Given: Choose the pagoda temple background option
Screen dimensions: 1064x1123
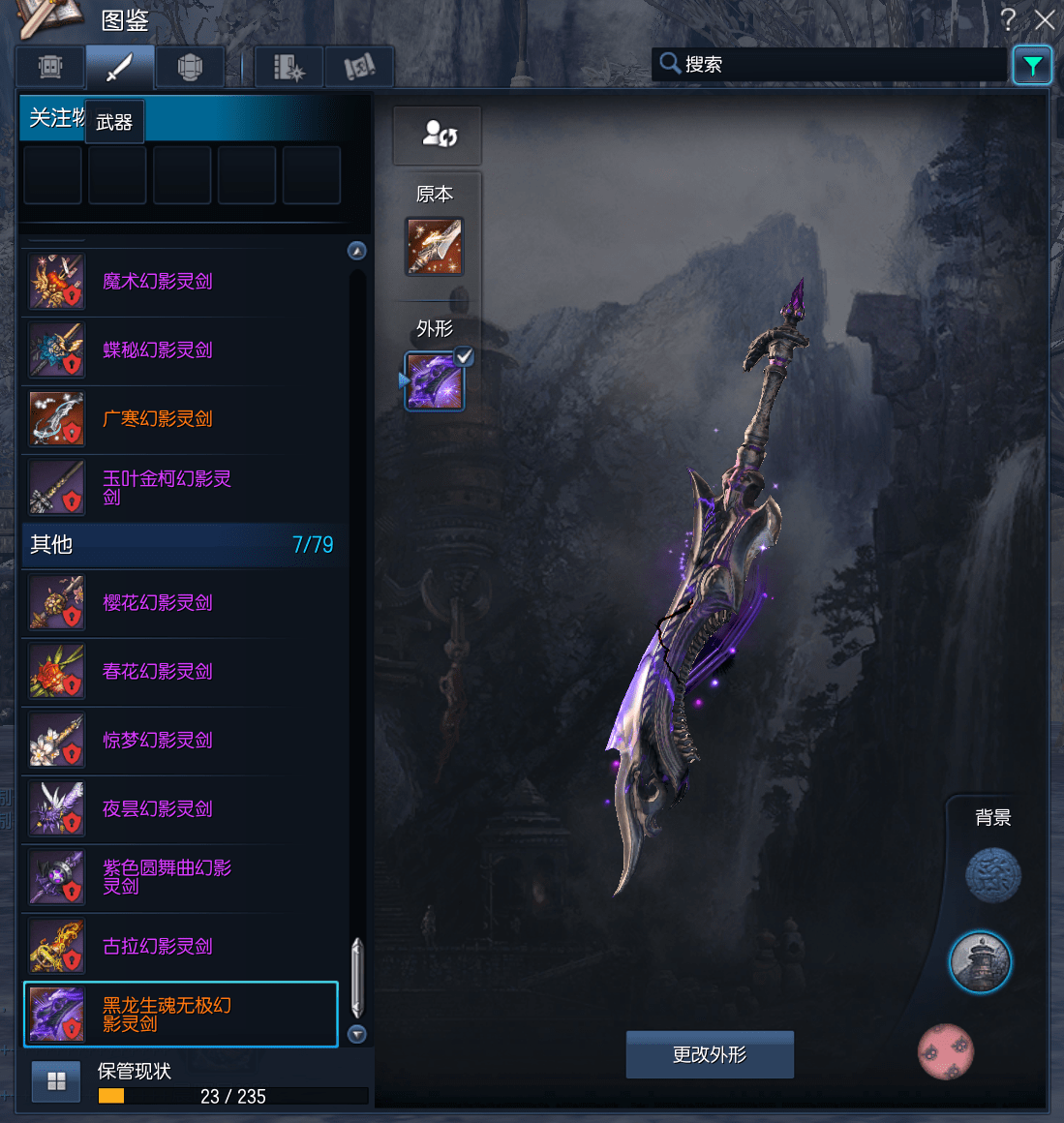Looking at the screenshot, I should pos(980,962).
